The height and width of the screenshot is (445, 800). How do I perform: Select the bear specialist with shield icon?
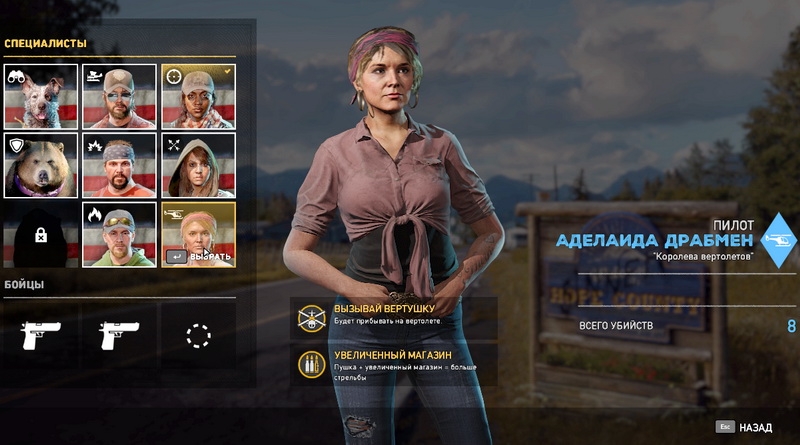41,165
